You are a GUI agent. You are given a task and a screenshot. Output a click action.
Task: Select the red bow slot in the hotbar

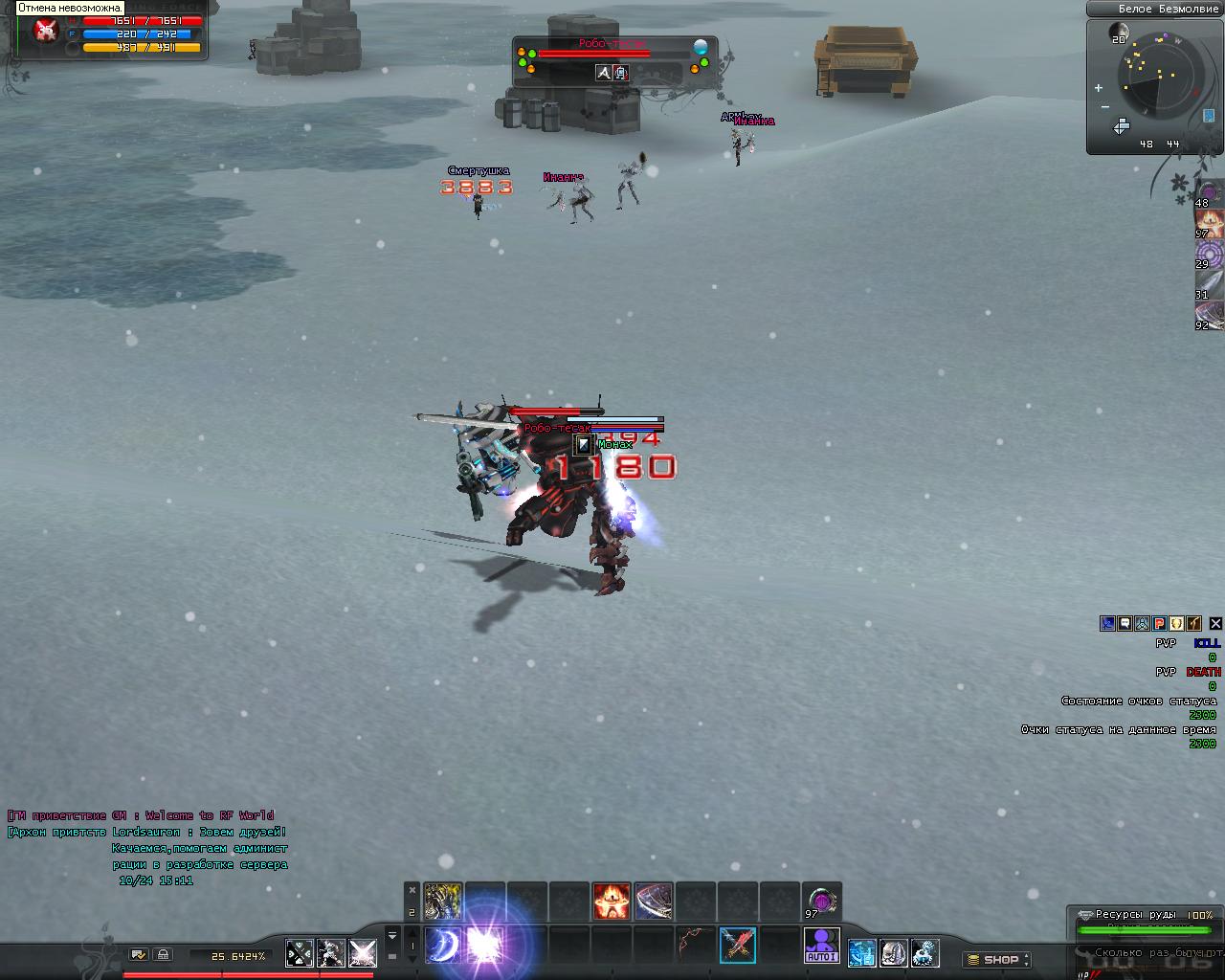[x=696, y=946]
